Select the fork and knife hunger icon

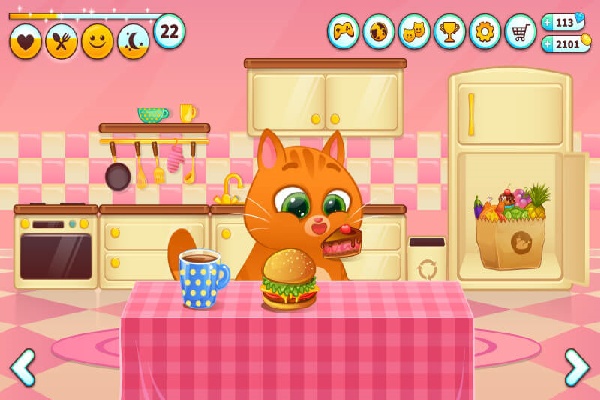pyautogui.click(x=62, y=41)
